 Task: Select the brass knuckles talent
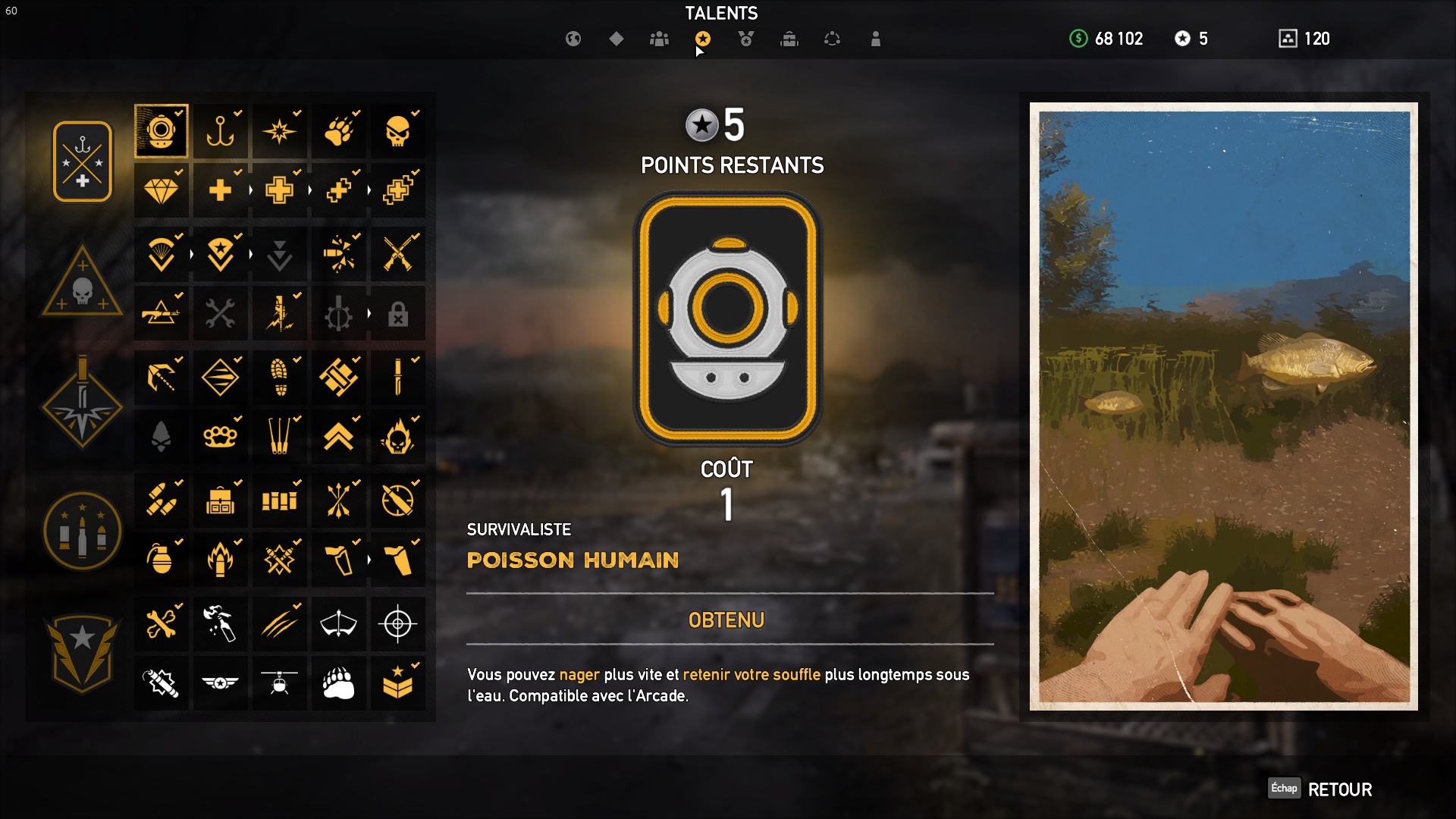point(220,437)
